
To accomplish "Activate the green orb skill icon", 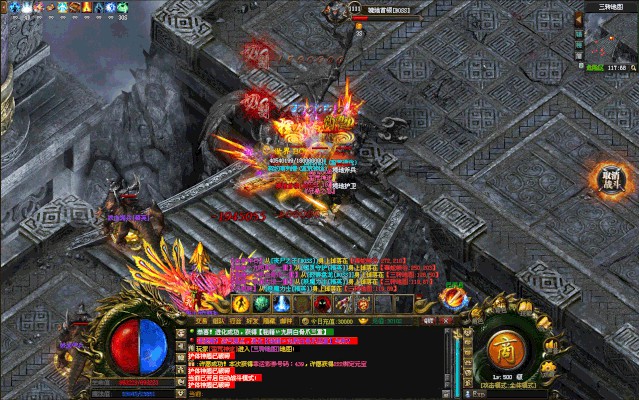I will click(260, 303).
